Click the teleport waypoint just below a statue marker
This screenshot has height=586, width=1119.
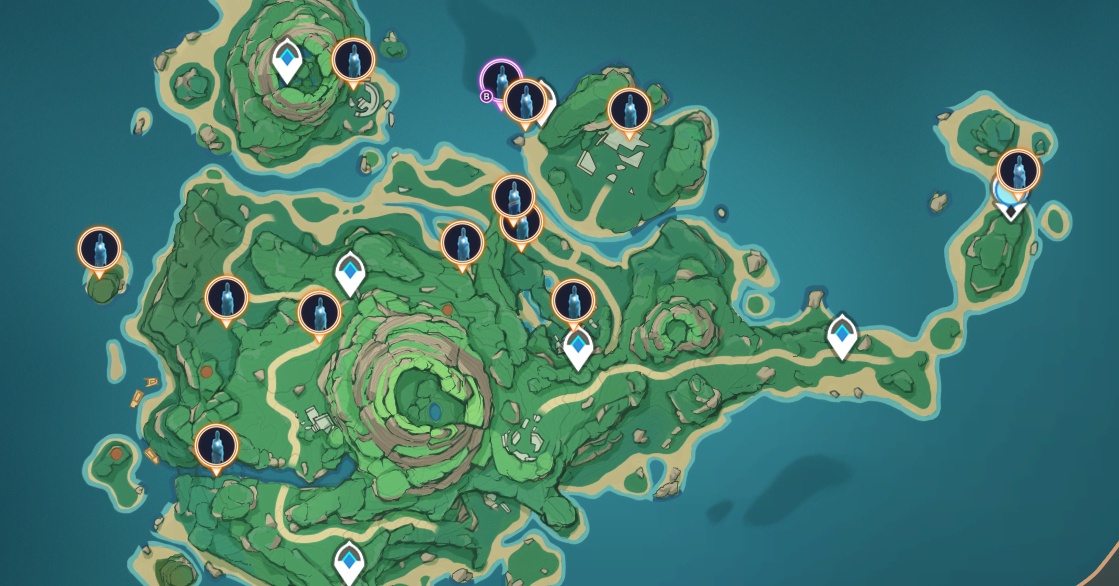pos(578,347)
